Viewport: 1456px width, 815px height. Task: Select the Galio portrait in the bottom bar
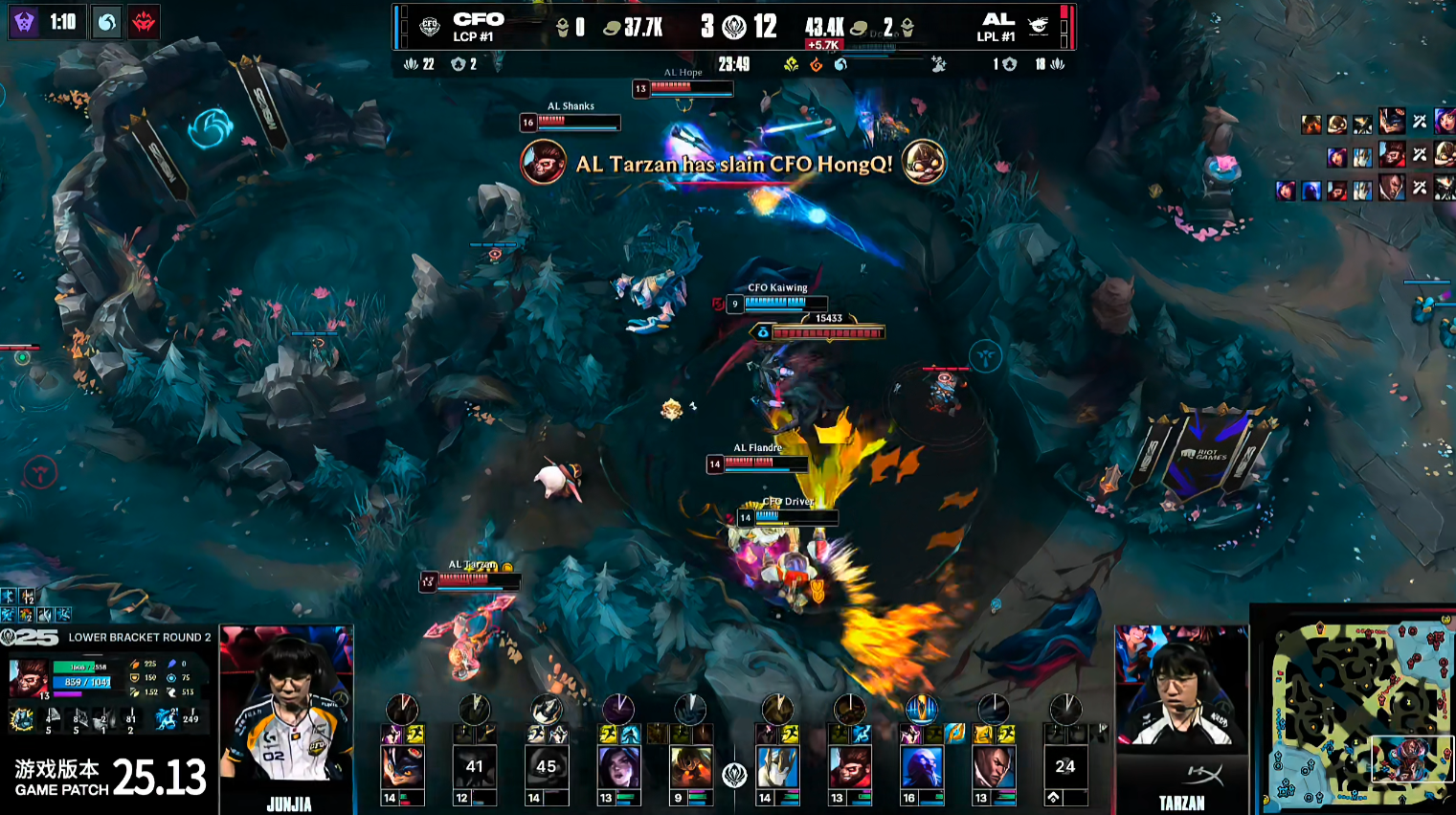pos(777,768)
